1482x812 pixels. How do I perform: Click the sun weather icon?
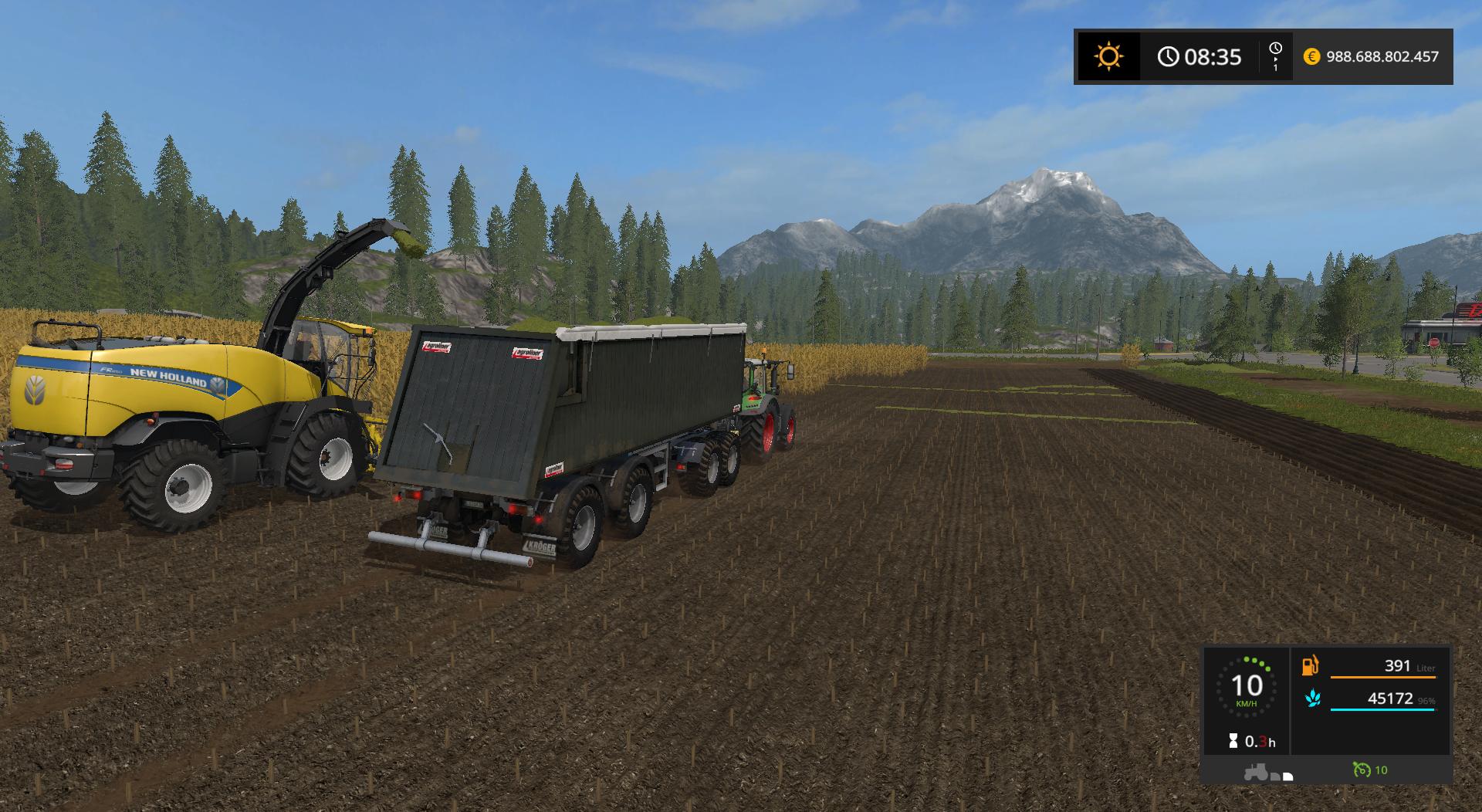click(1108, 56)
